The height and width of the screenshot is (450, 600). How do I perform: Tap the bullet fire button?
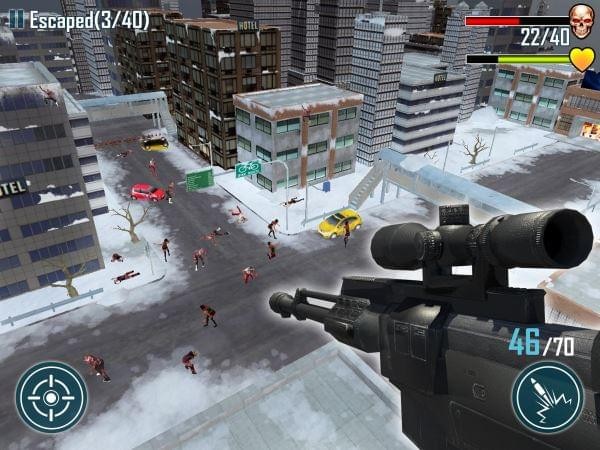(x=547, y=397)
